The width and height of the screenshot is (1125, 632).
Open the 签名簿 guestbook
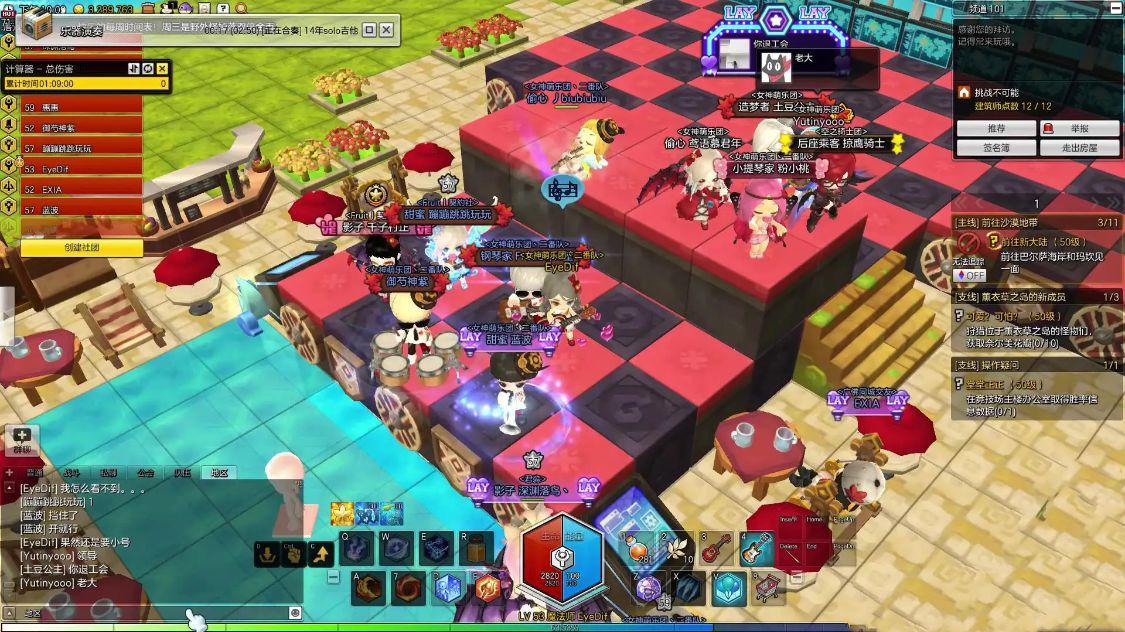tap(996, 147)
